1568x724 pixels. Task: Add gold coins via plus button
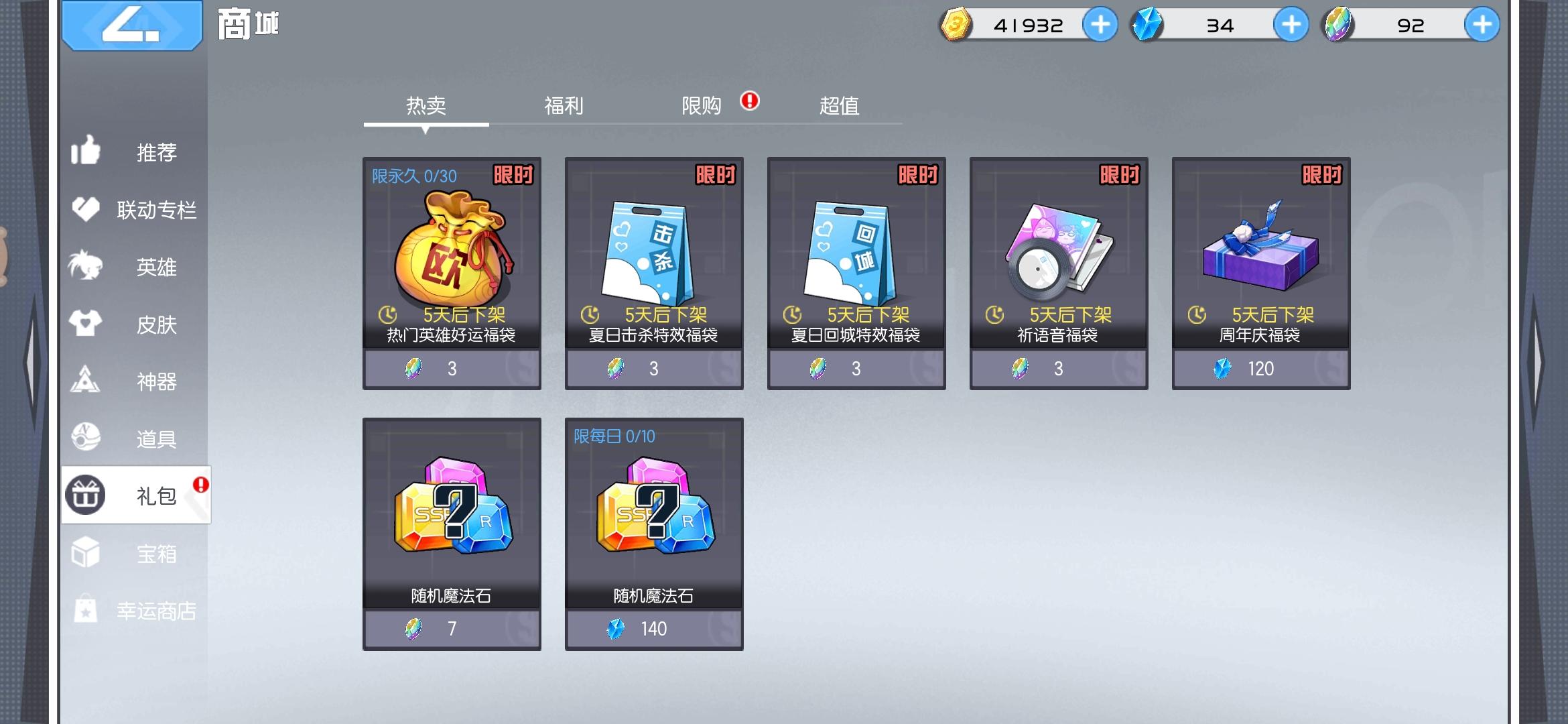[x=1100, y=25]
